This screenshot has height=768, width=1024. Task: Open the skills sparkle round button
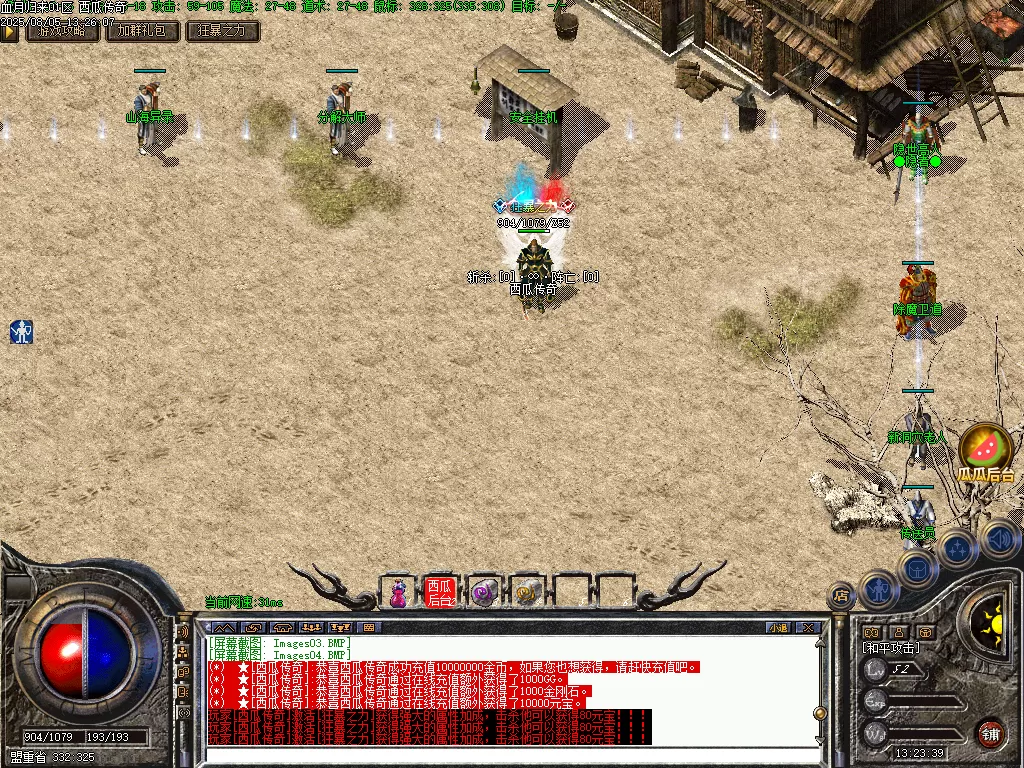coord(958,548)
